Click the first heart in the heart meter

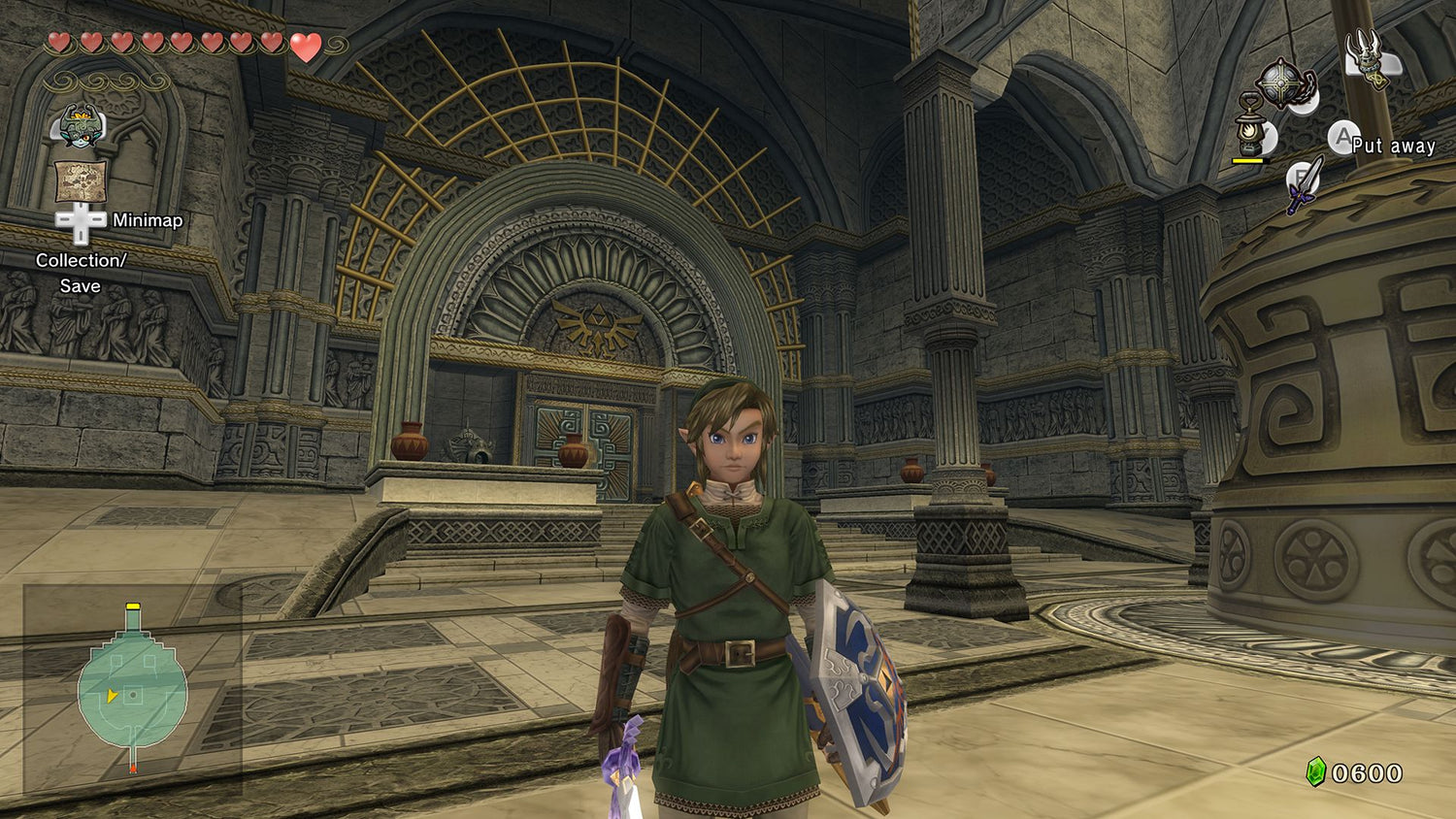pyautogui.click(x=61, y=43)
